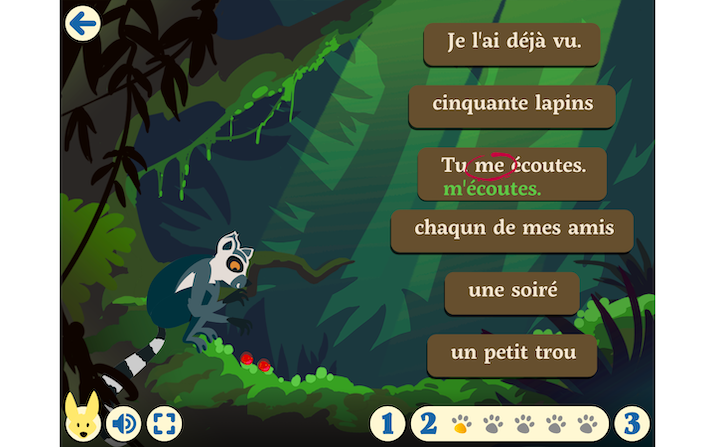Viewport: 715px width, 447px height.
Task: Open the yellow fox mascot menu
Action: tap(80, 420)
